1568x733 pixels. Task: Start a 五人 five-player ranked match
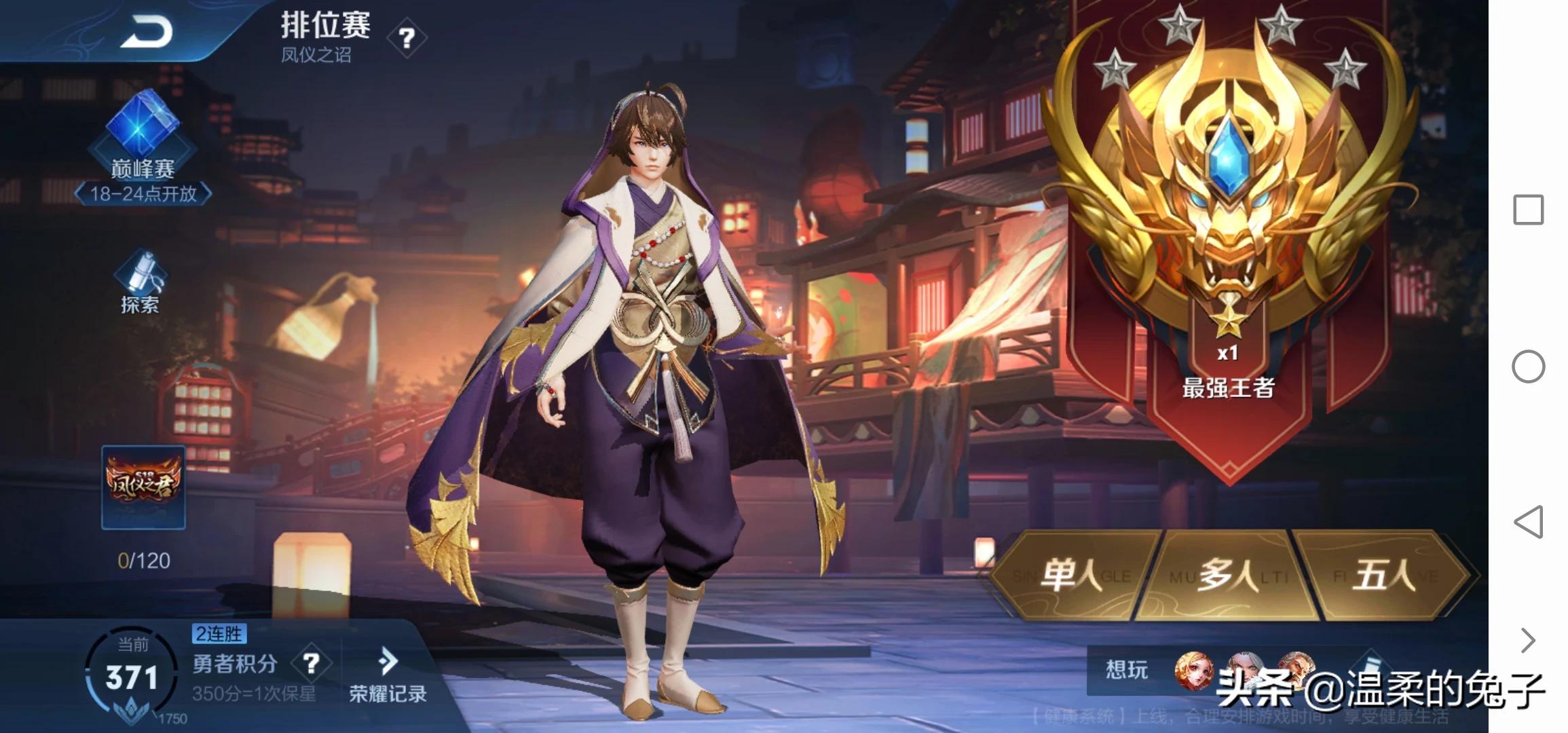pos(1383,576)
